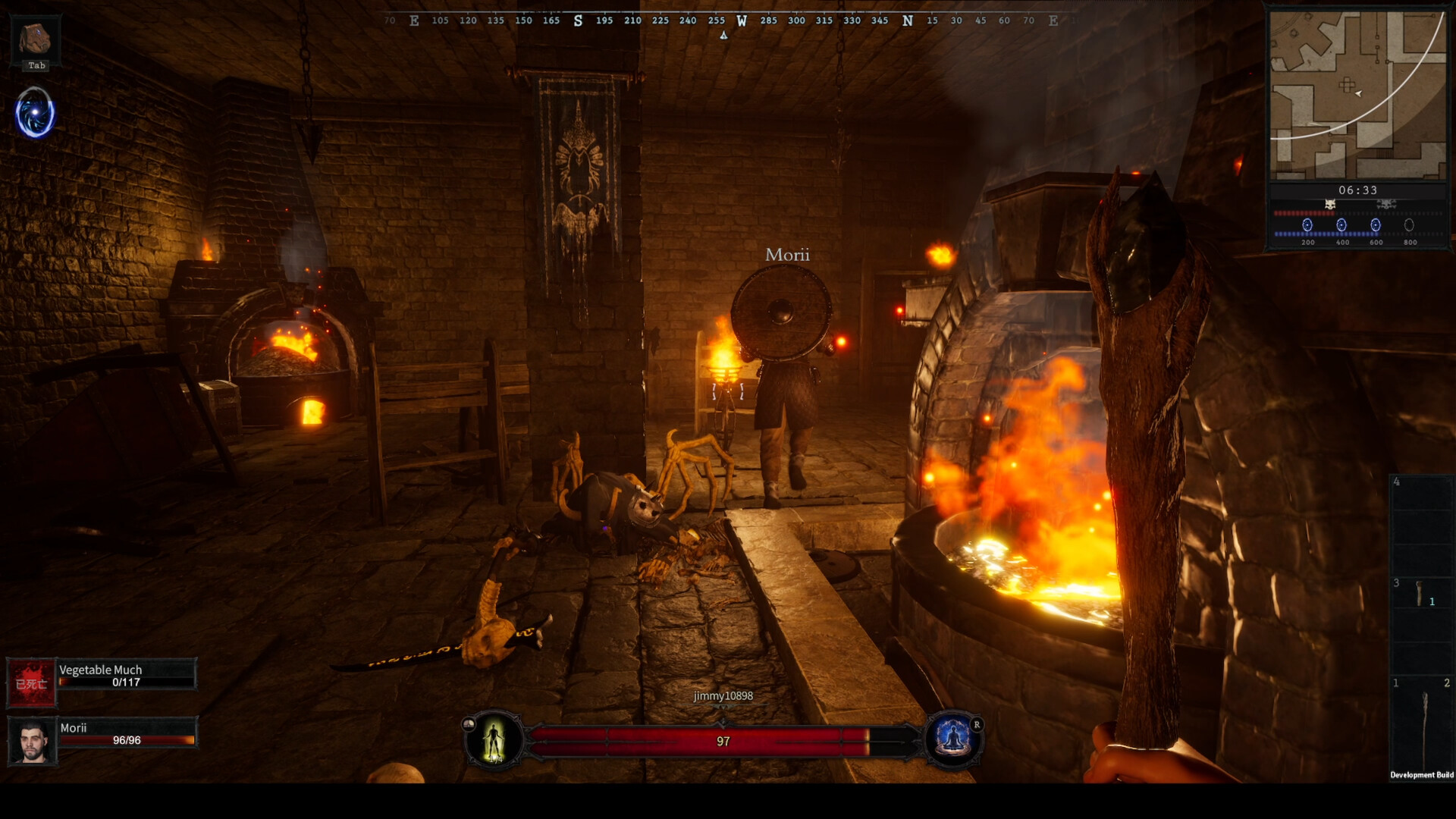The height and width of the screenshot is (819, 1456).
Task: Click the first blue soul orb near 200
Action: [x=1307, y=224]
